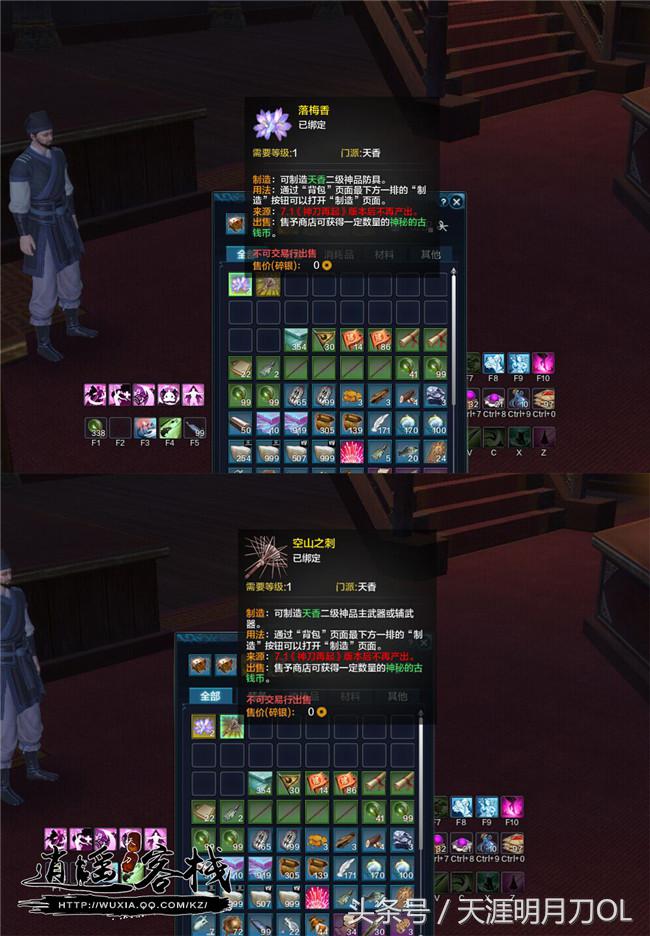Choose the needle bundle item under 空山之刺 tooltip
The height and width of the screenshot is (936, 650).
point(231,726)
